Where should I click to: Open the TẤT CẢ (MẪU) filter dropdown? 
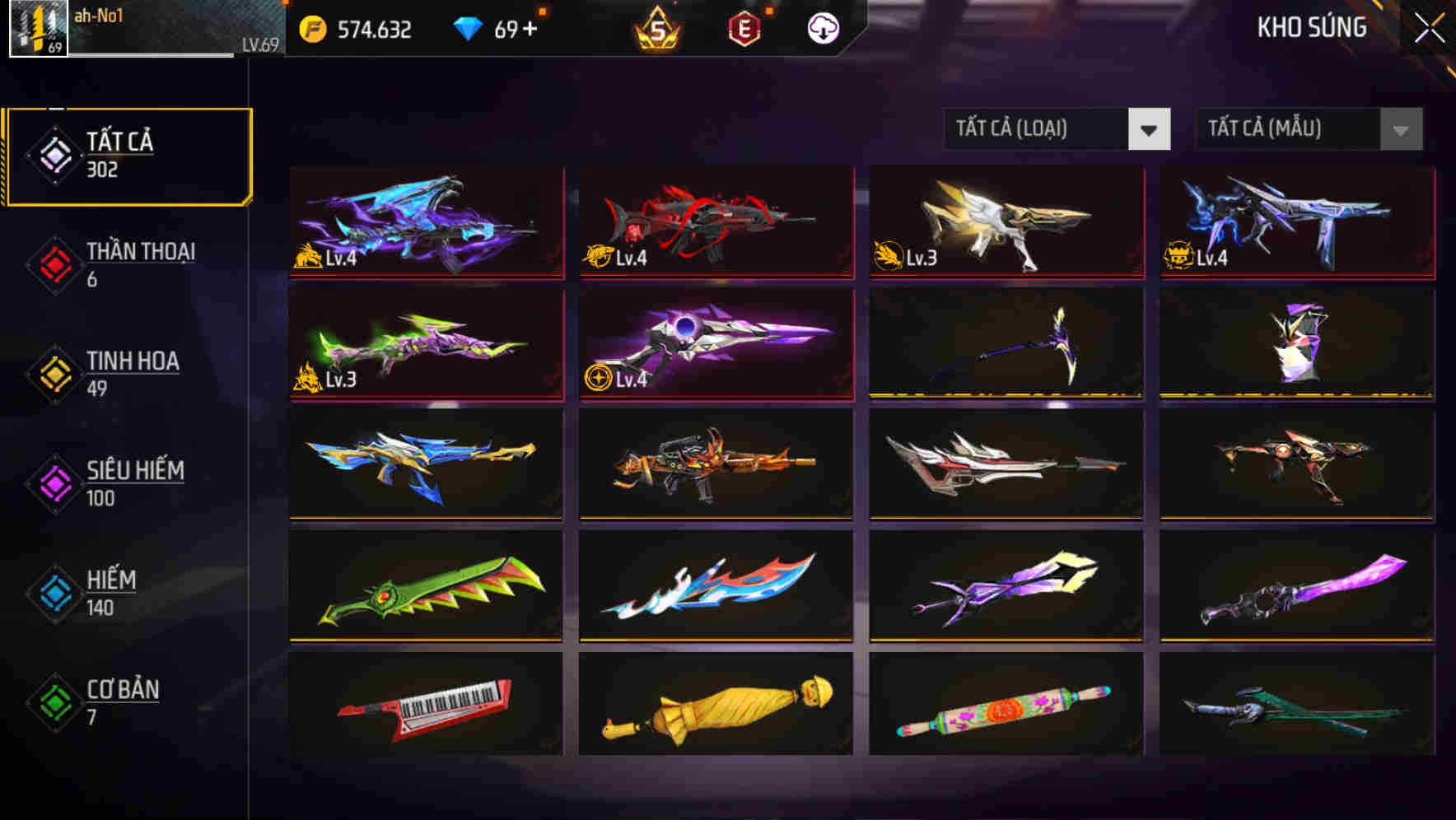[1285, 129]
